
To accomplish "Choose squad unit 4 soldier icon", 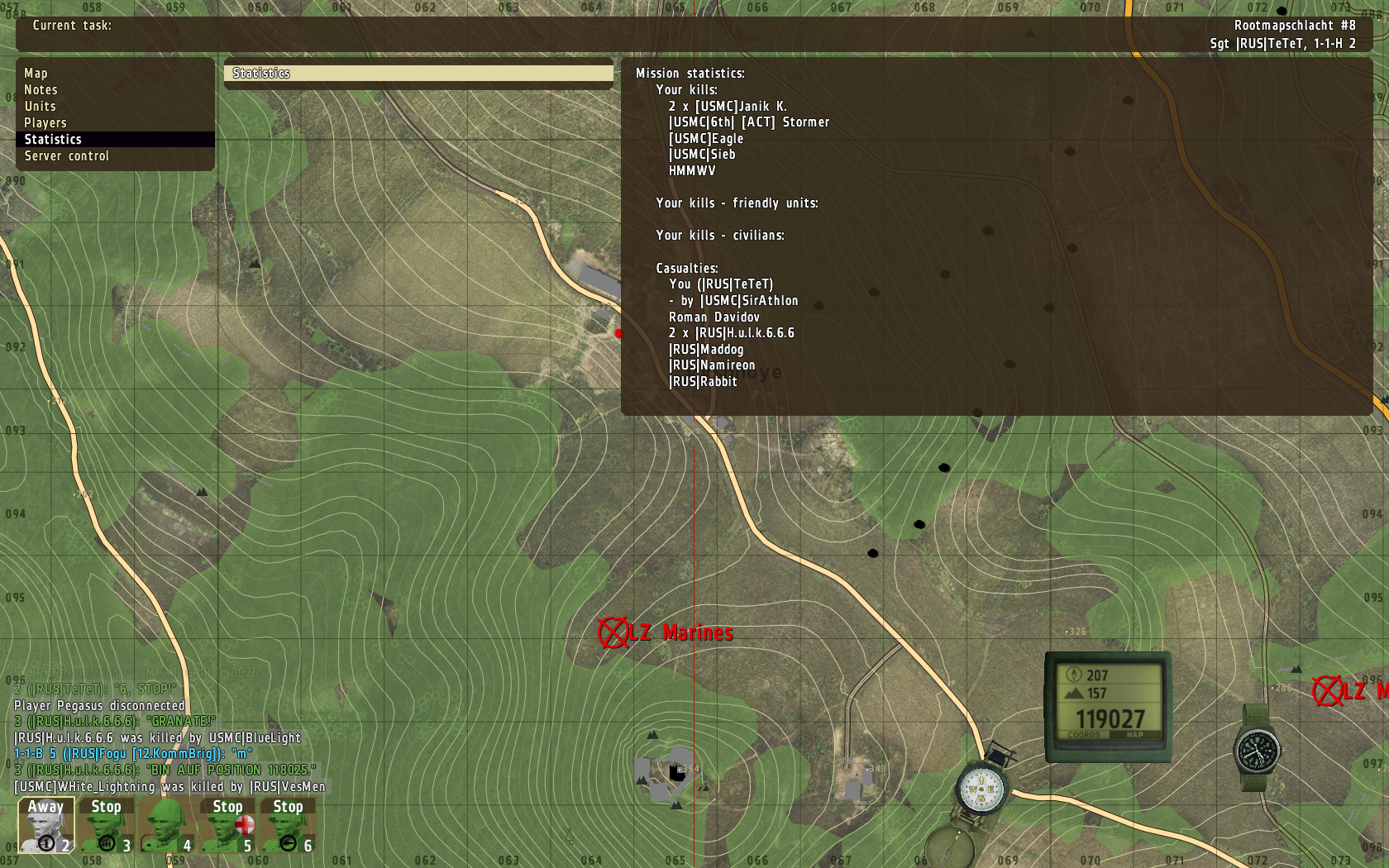I will (167, 825).
